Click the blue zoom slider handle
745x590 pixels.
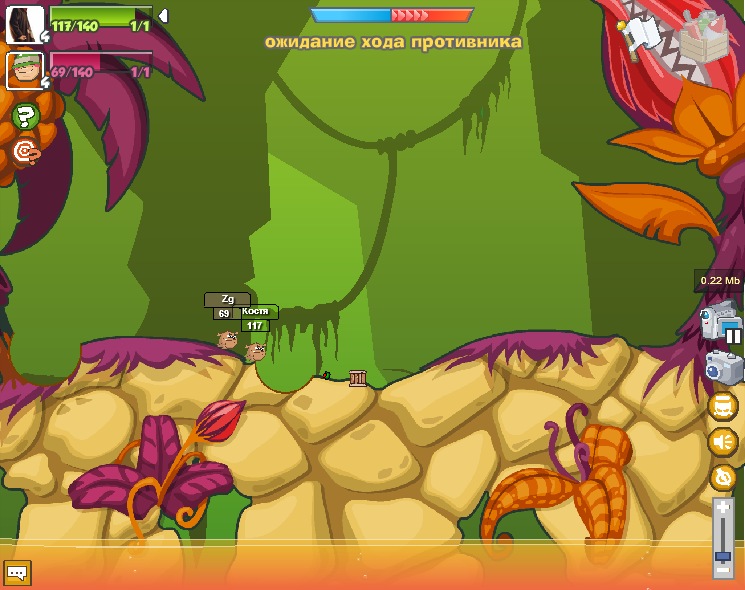[723, 555]
